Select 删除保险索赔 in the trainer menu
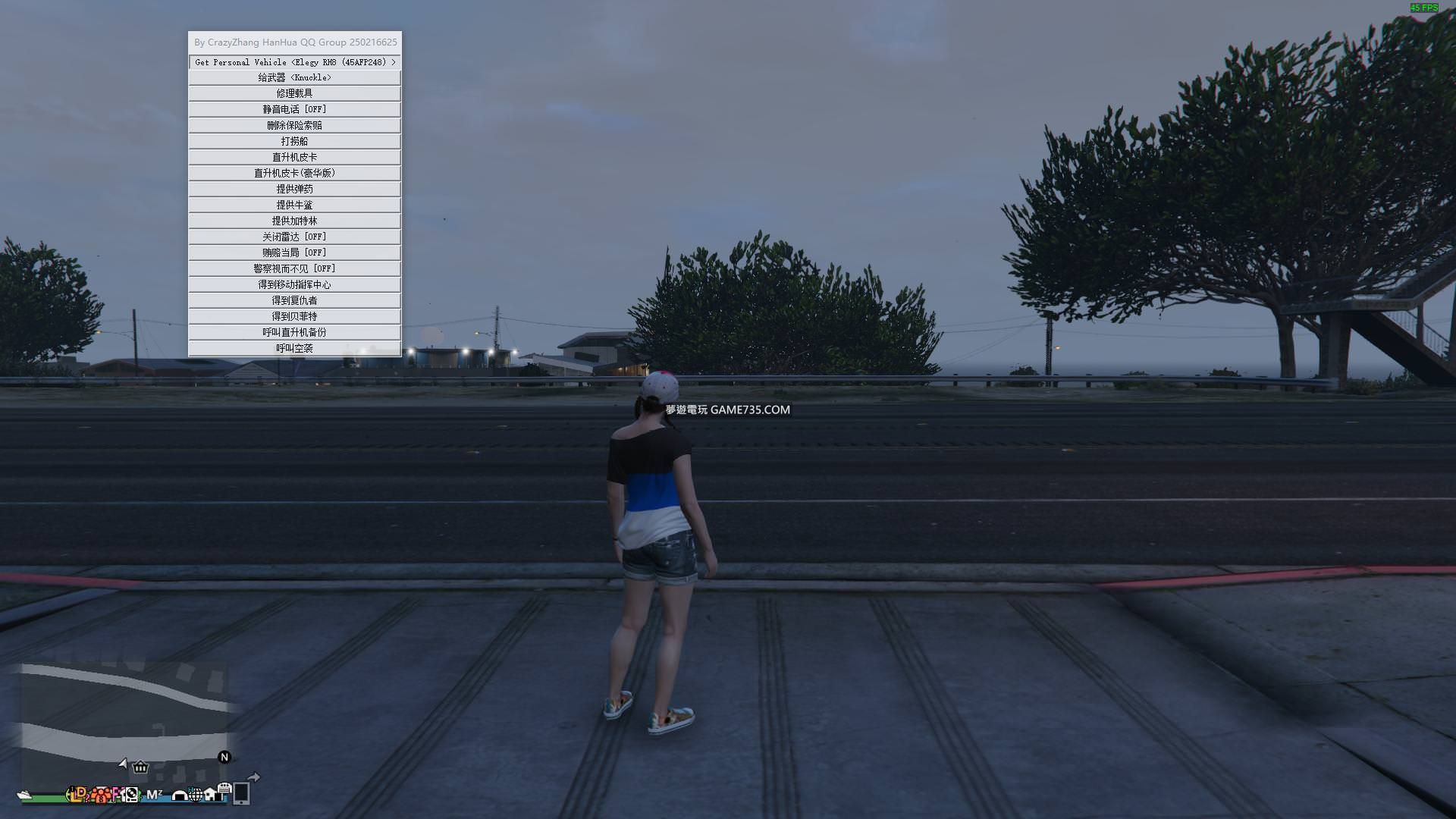The image size is (1456, 819). coord(294,125)
